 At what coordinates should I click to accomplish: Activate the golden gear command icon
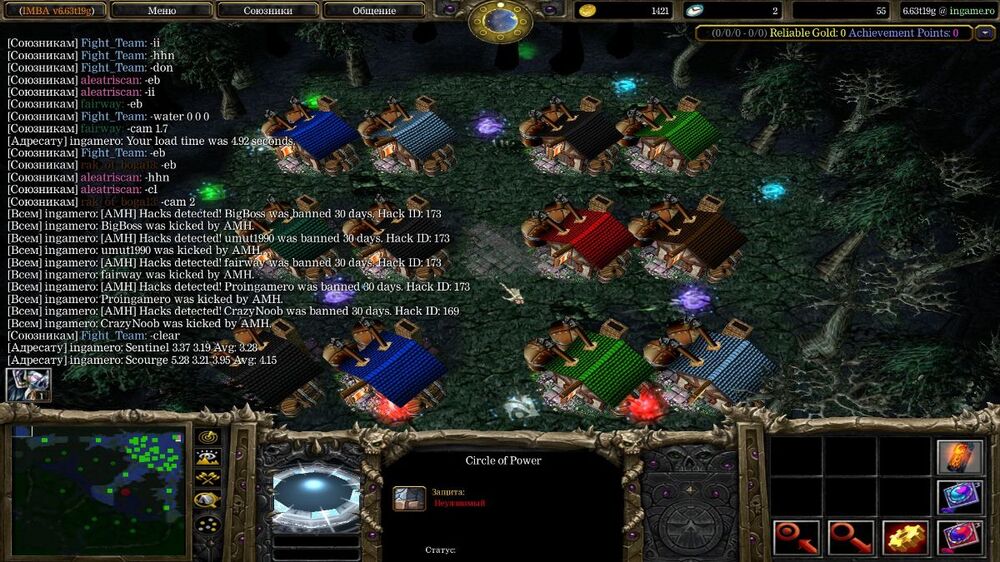click(906, 538)
